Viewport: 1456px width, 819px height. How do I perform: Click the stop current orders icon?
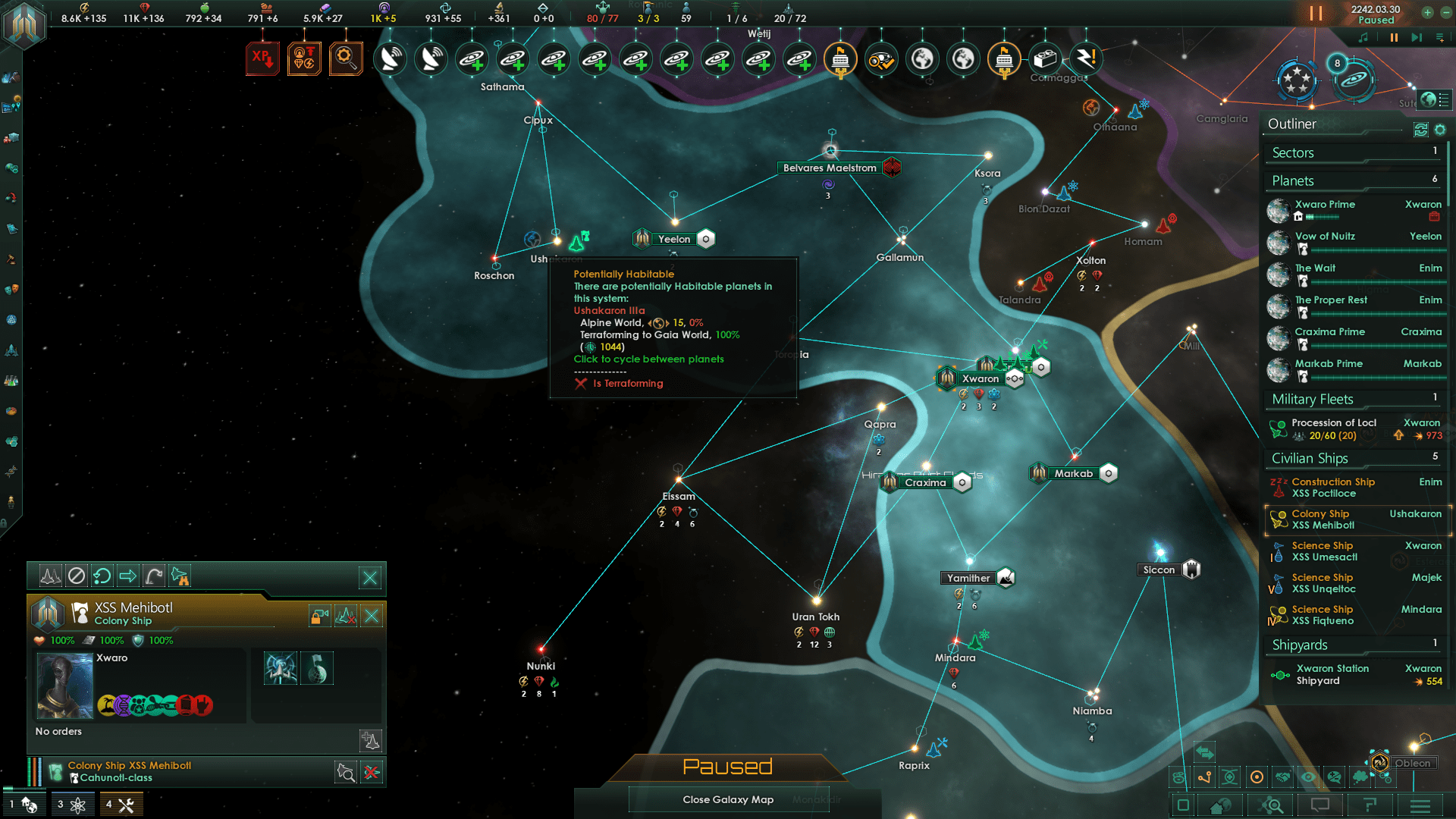(x=76, y=576)
